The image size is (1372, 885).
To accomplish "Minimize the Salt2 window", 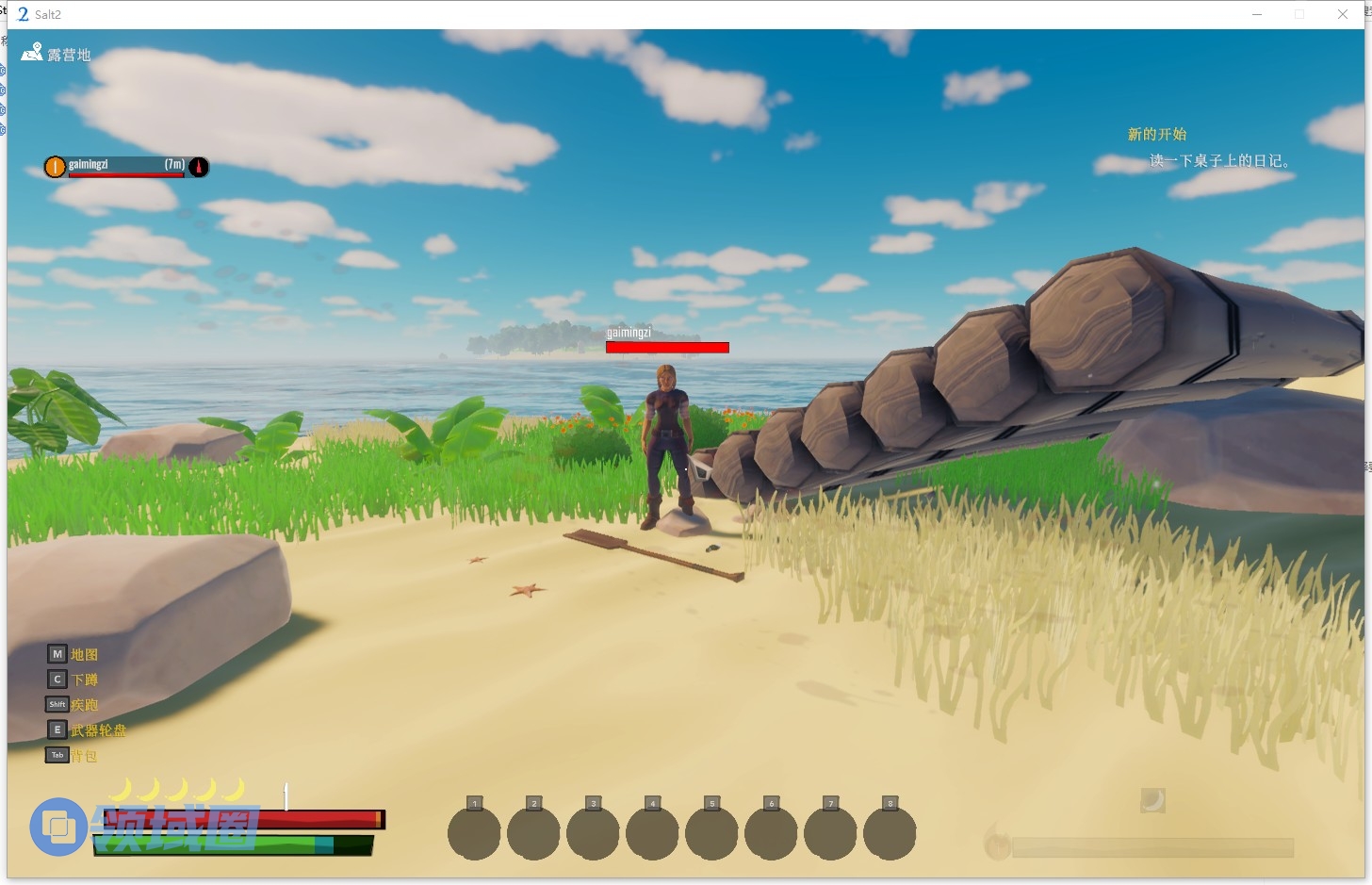I will pos(1257,14).
